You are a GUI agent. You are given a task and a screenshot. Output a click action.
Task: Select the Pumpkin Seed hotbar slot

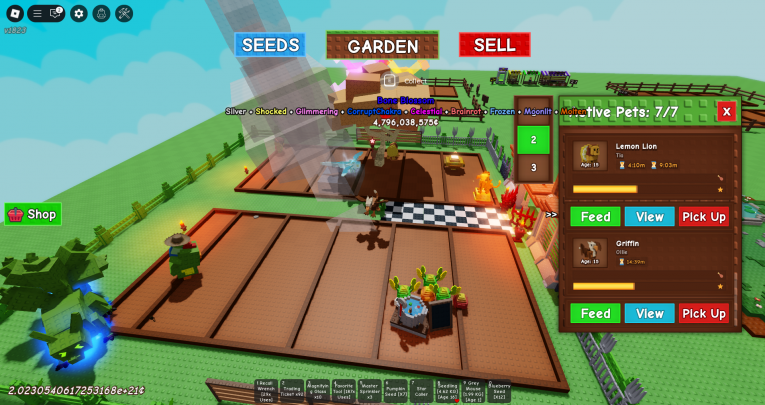tap(395, 391)
